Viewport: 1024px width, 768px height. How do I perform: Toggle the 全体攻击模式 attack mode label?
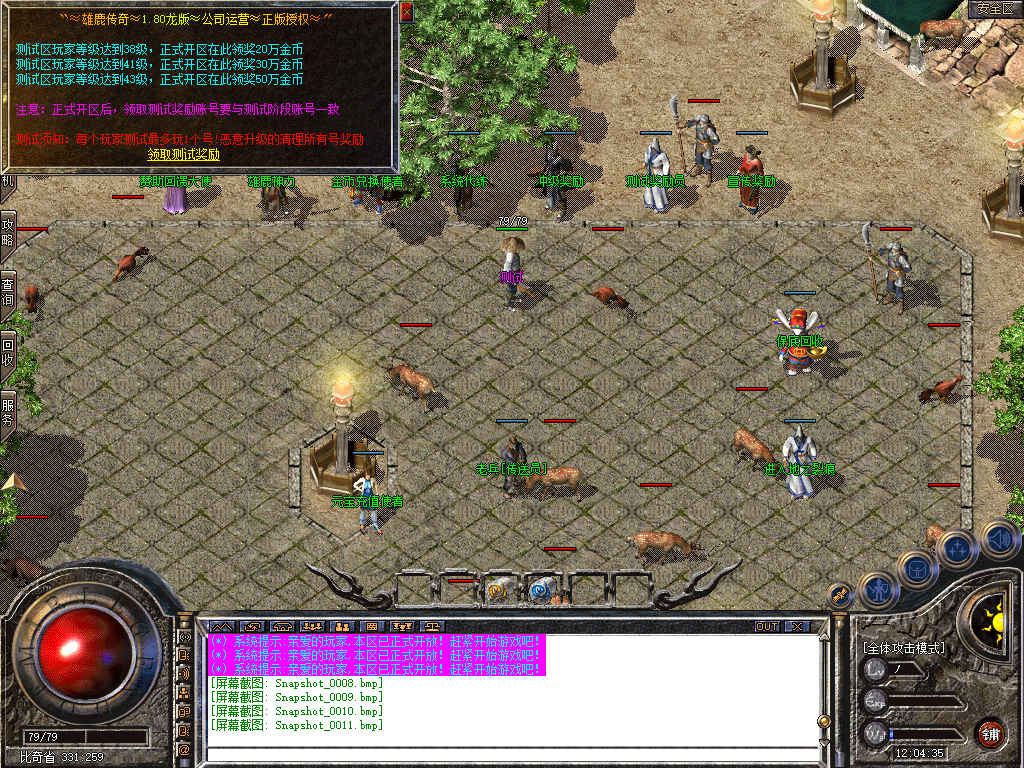click(903, 648)
